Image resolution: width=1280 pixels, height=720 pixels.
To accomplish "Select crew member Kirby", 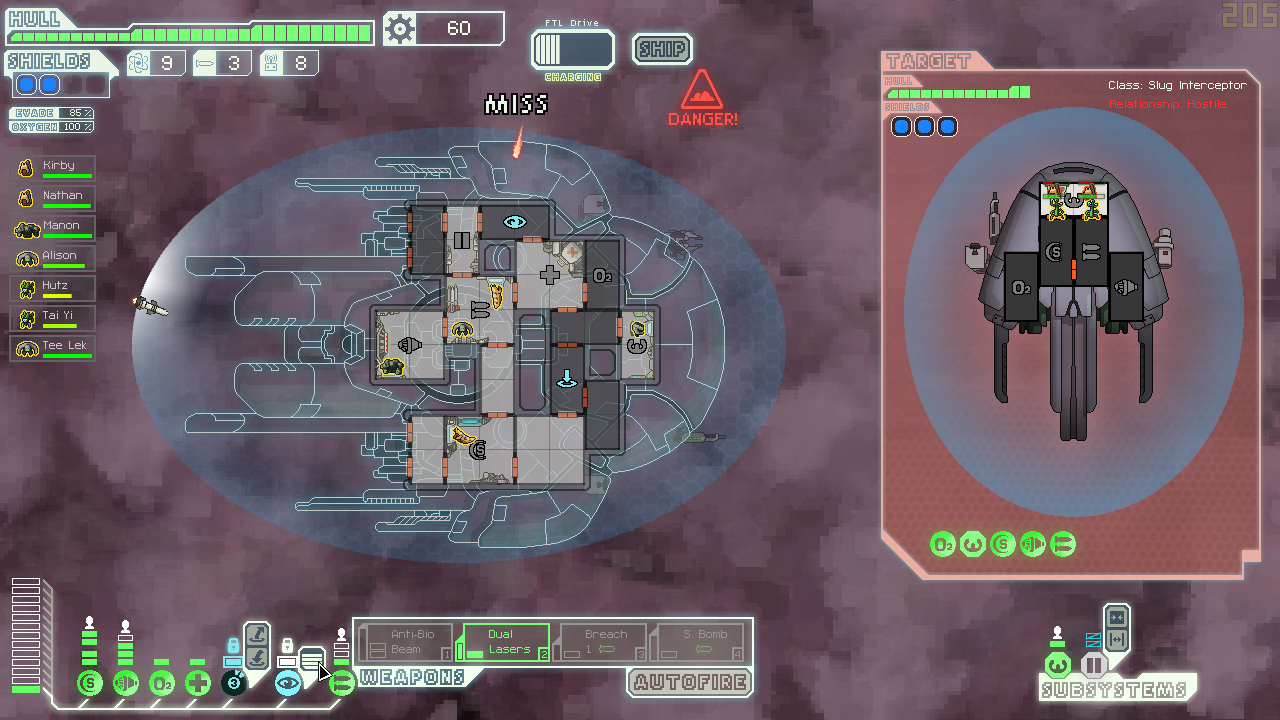I will click(55, 169).
